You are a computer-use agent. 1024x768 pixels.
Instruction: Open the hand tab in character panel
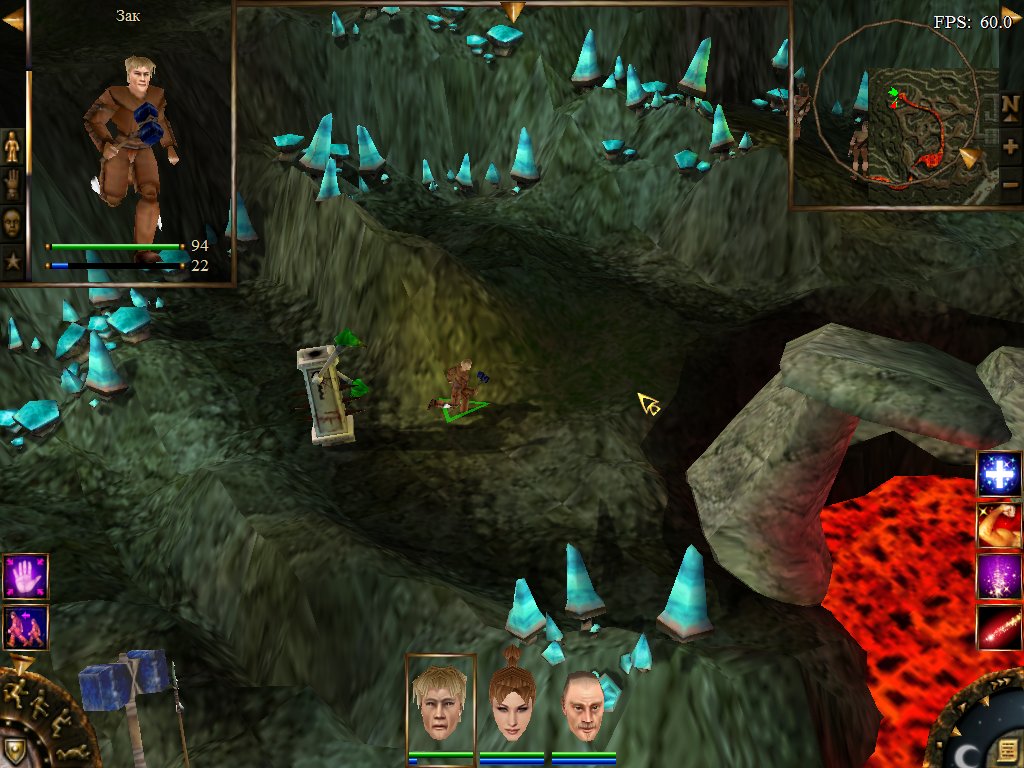point(12,185)
